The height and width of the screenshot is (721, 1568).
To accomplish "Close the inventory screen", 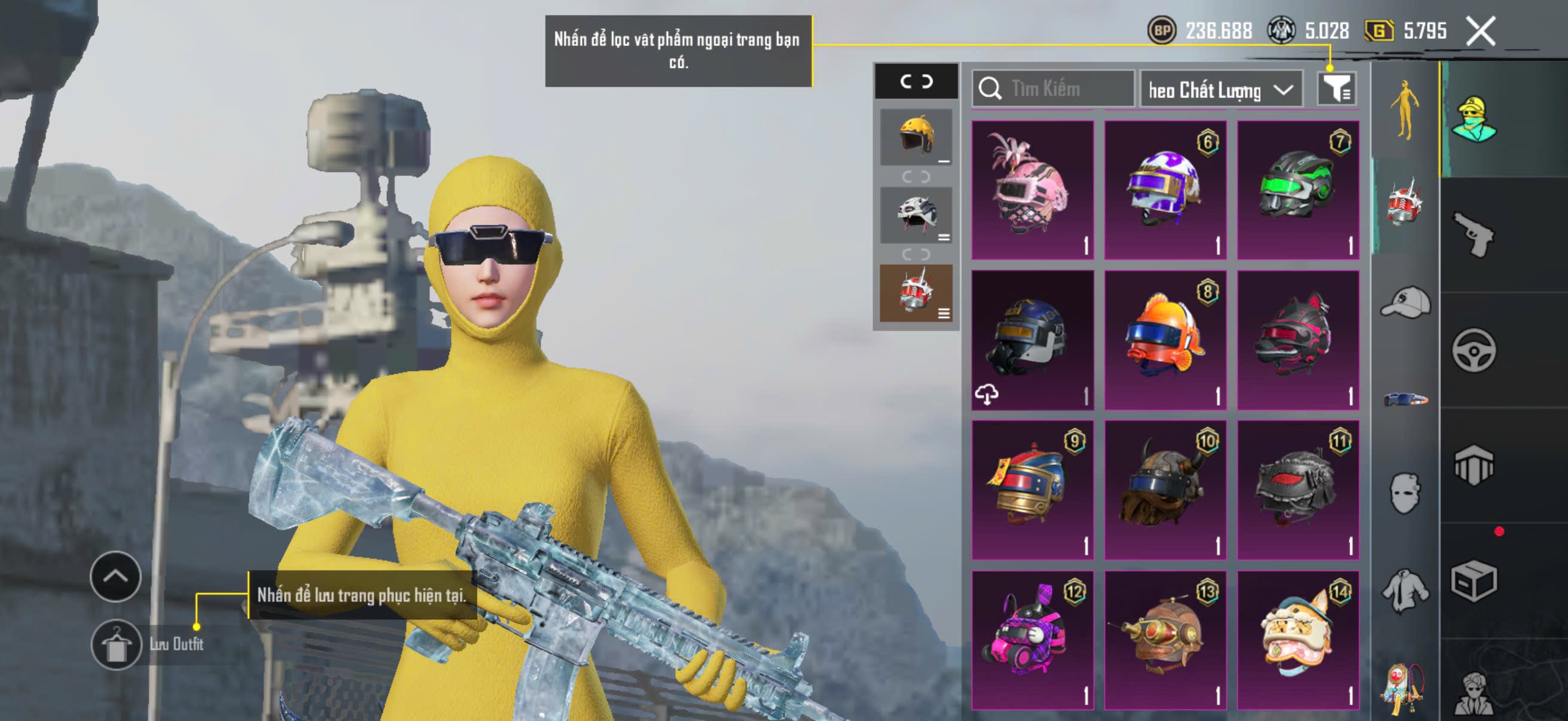I will [1480, 31].
